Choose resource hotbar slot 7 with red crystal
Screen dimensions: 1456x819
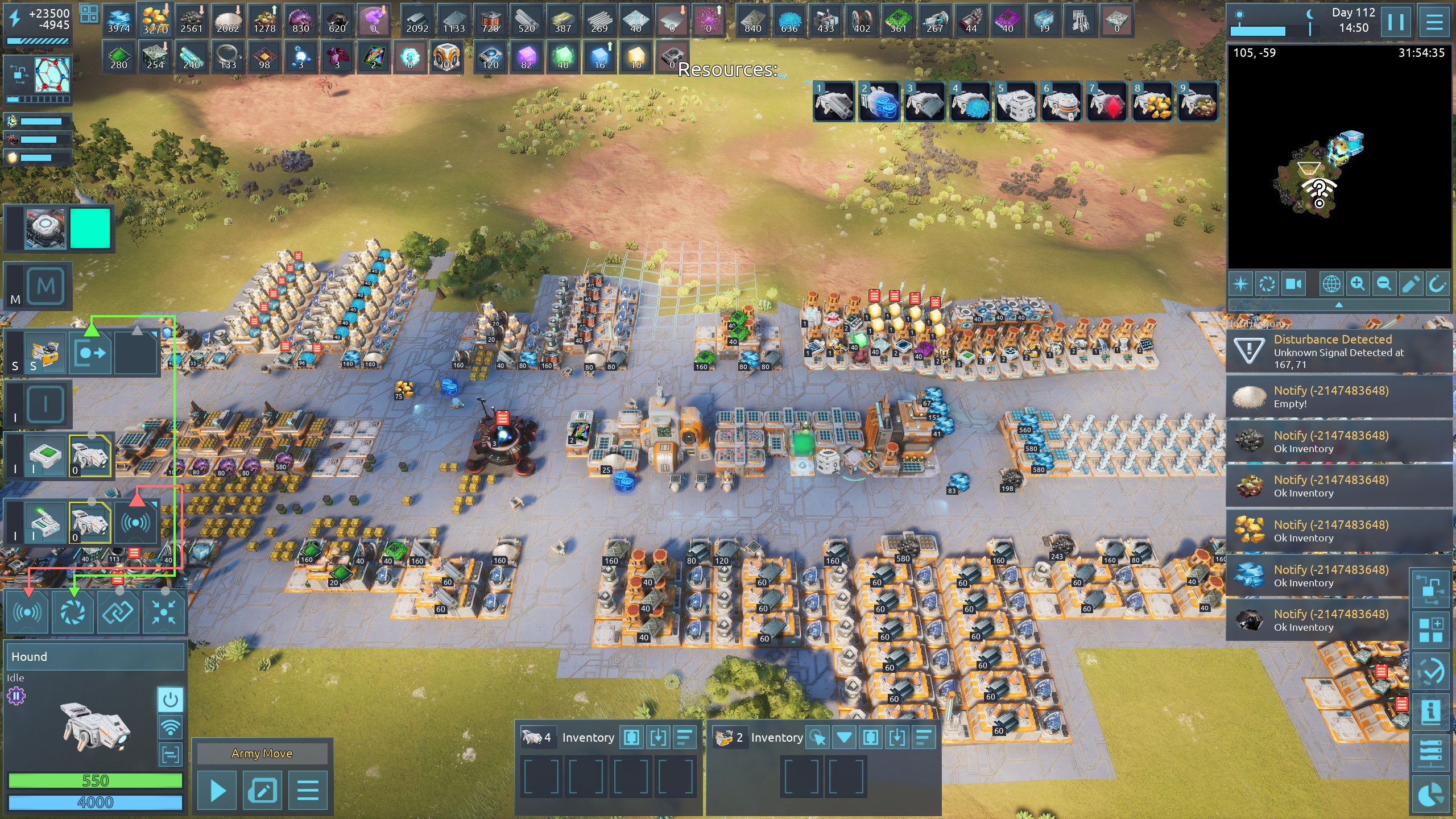(1107, 102)
